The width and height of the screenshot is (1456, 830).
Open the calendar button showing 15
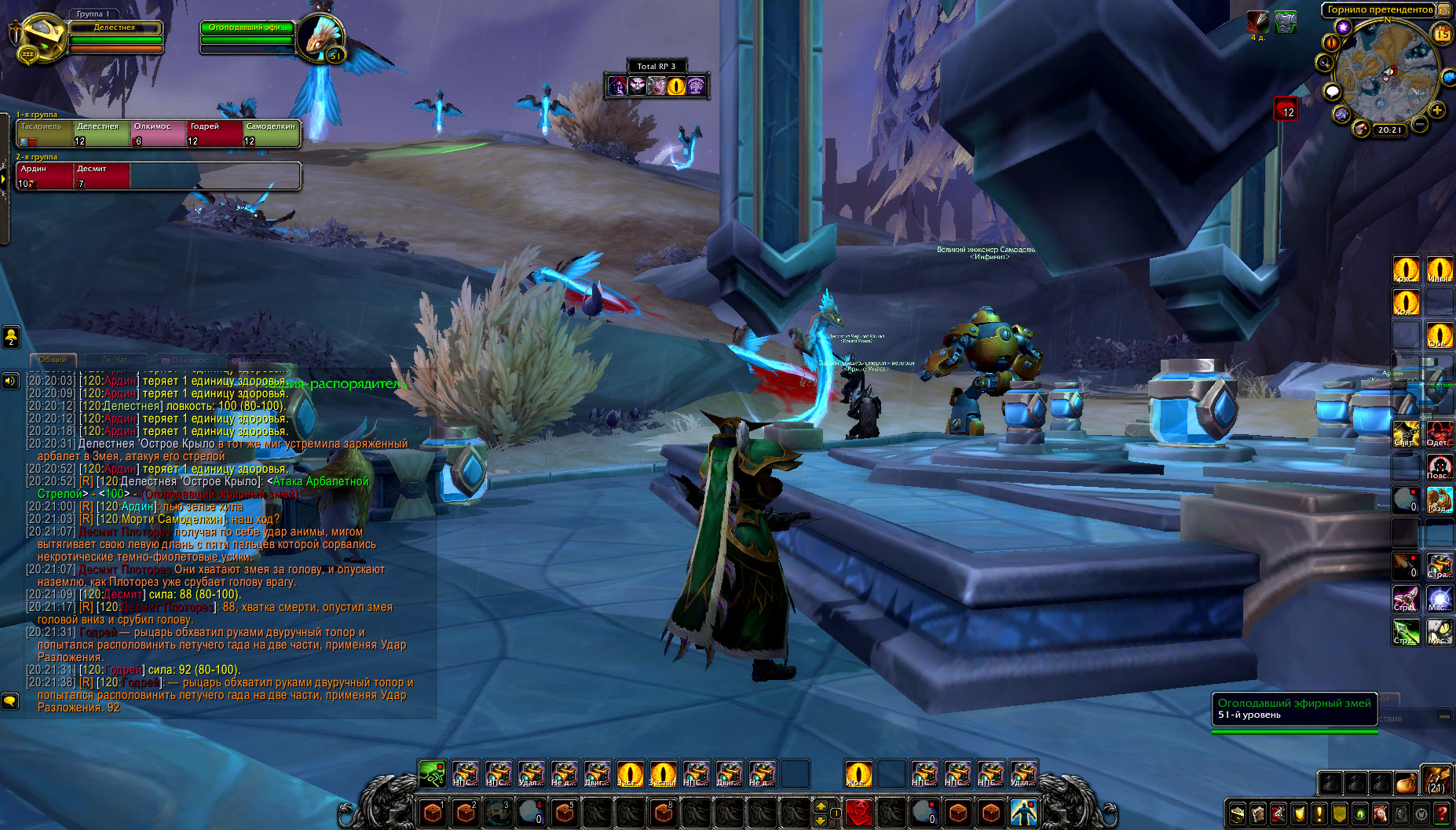[1442, 34]
